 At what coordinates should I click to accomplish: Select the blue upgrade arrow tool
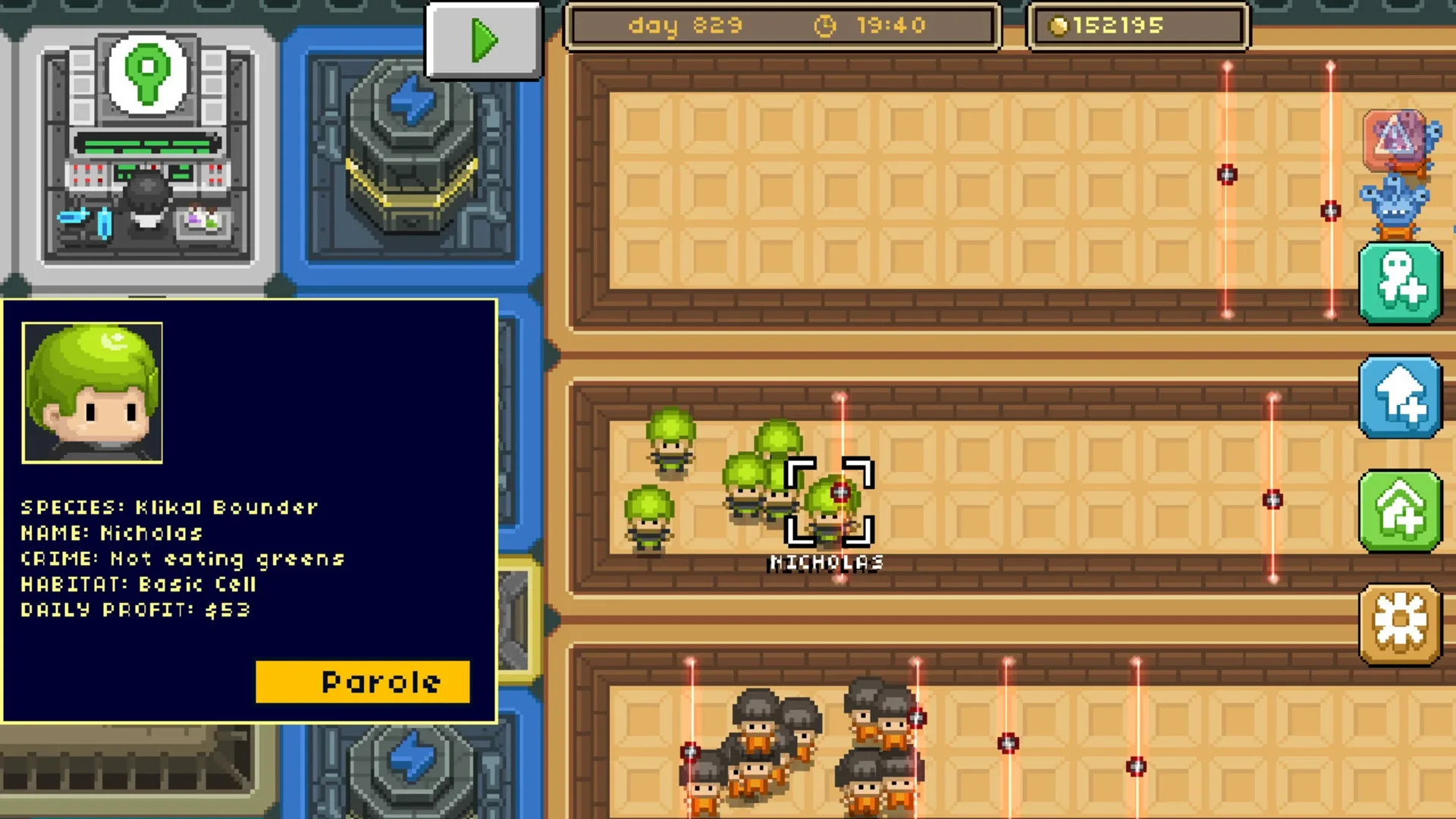pyautogui.click(x=1401, y=397)
